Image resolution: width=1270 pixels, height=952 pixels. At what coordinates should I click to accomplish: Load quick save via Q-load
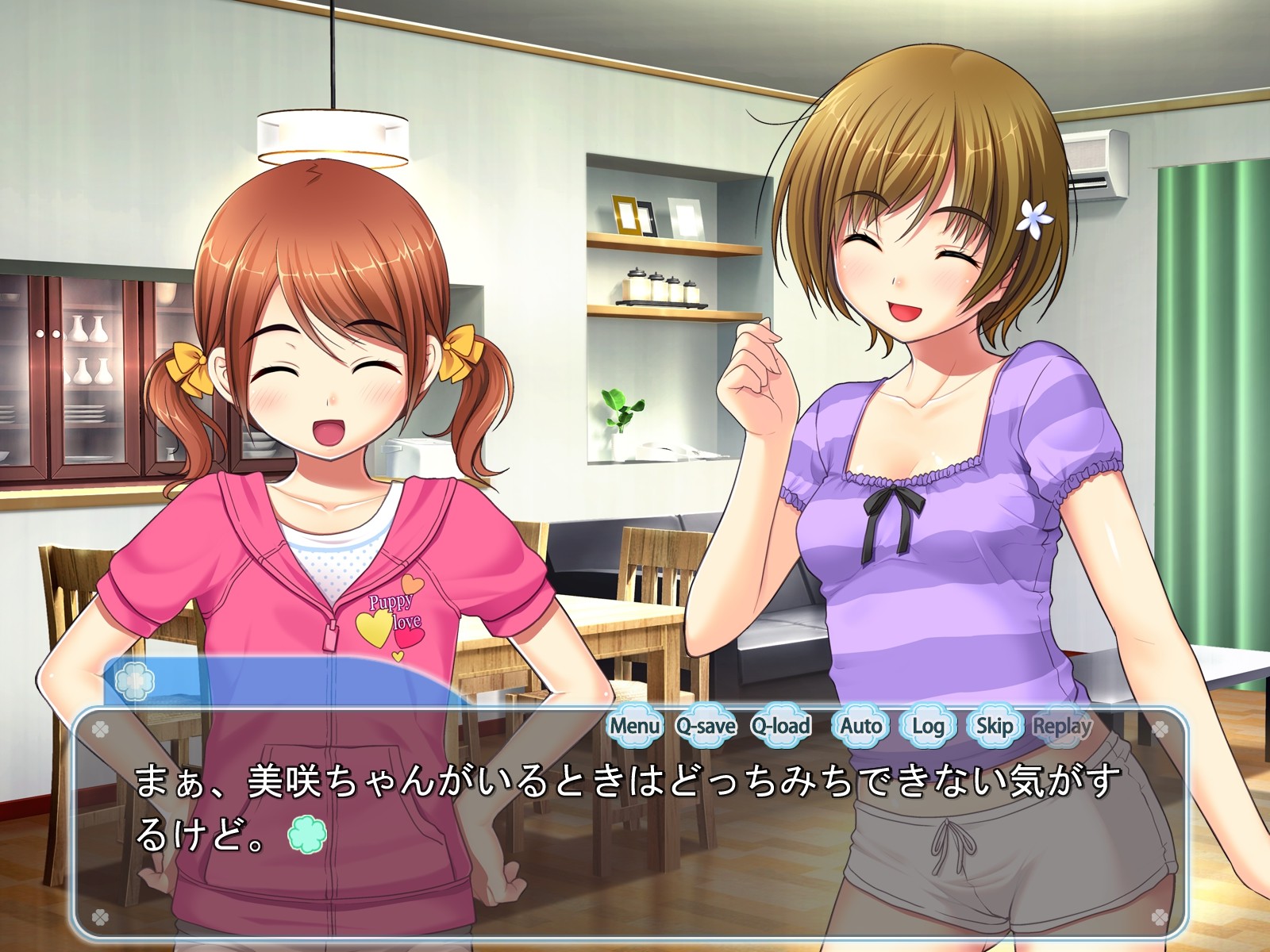coord(781,726)
